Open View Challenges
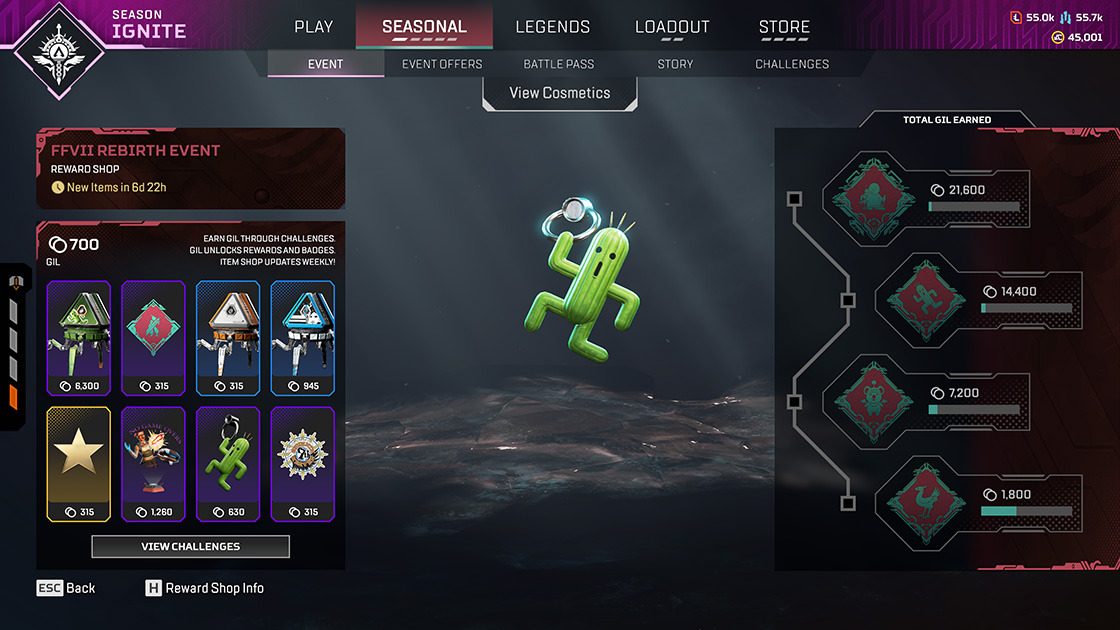Image resolution: width=1120 pixels, height=630 pixels. point(190,546)
